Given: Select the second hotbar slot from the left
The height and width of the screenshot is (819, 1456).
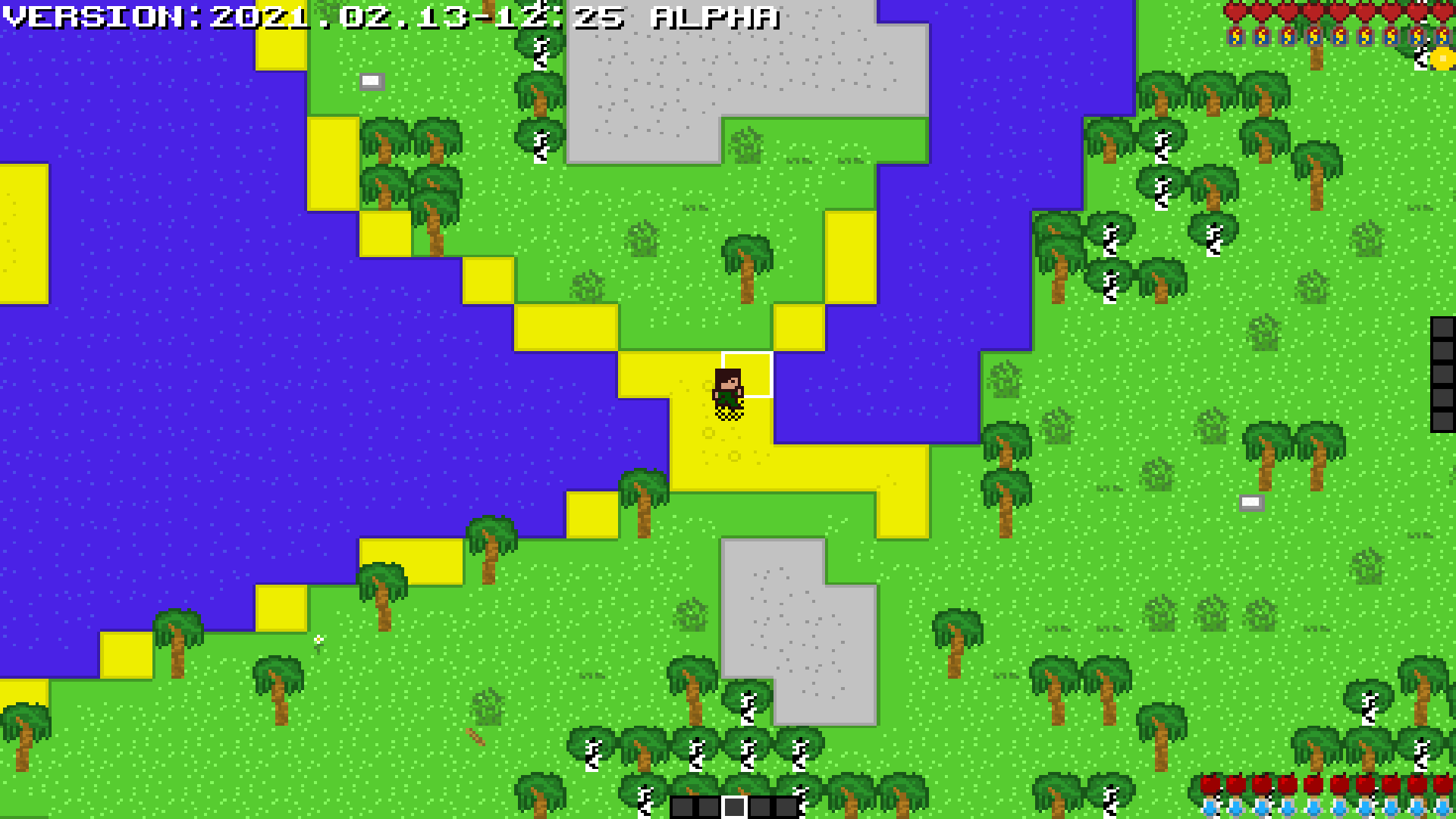Looking at the screenshot, I should coord(708,808).
